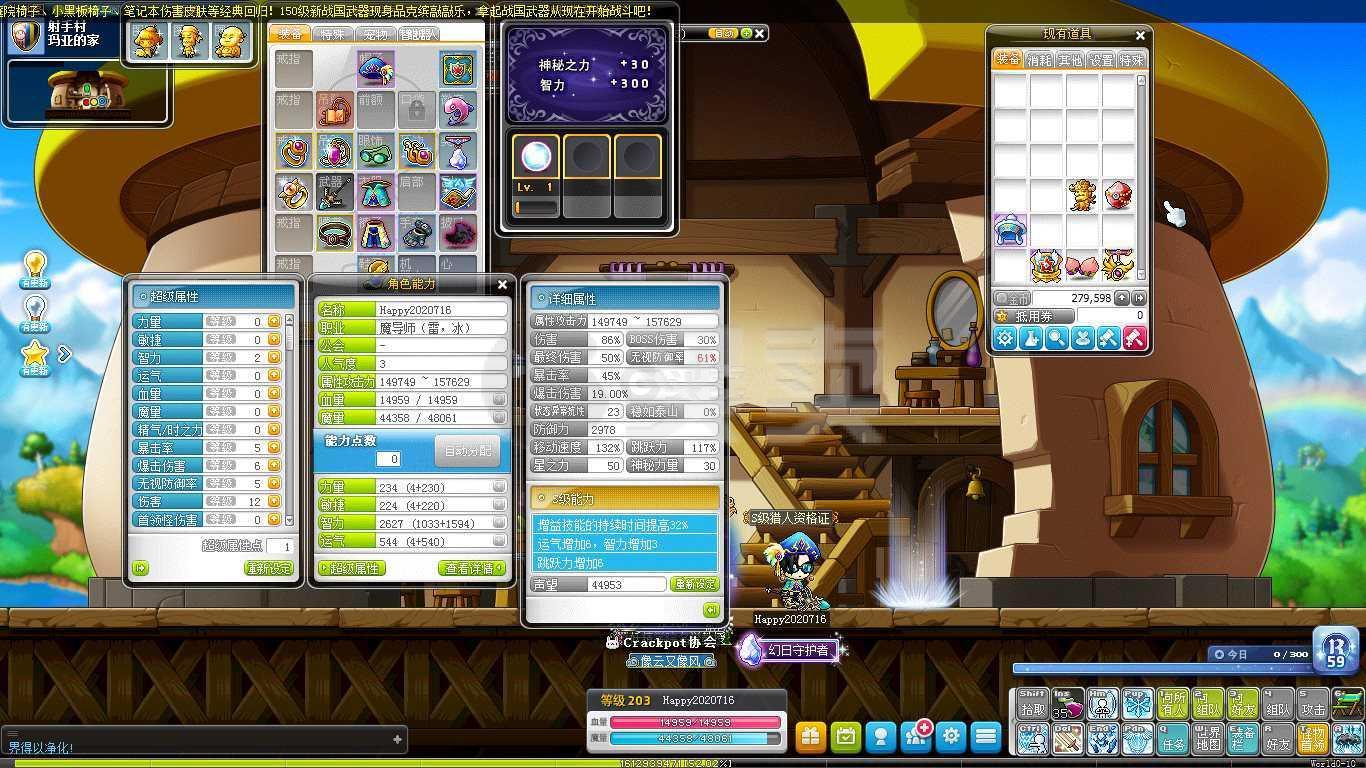Select the 任务 quest quickslot
Viewport: 1366px width, 768px height.
pyautogui.click(x=1173, y=738)
